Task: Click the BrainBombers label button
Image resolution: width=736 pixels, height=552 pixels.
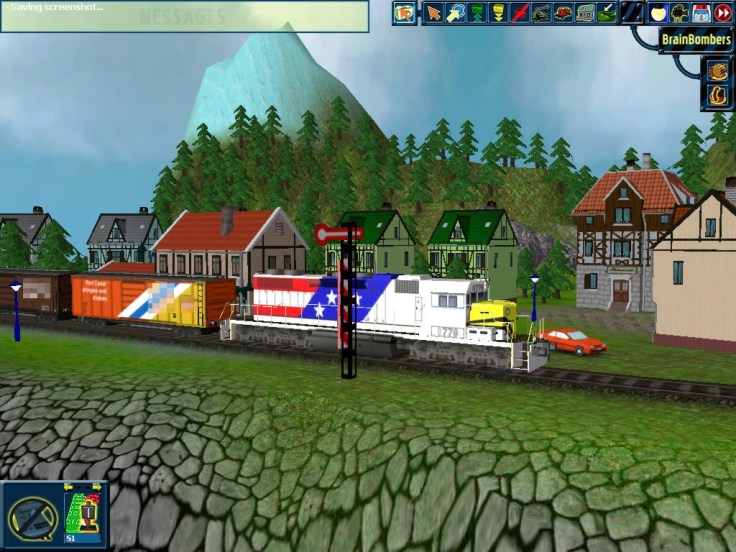Action: 696,40
